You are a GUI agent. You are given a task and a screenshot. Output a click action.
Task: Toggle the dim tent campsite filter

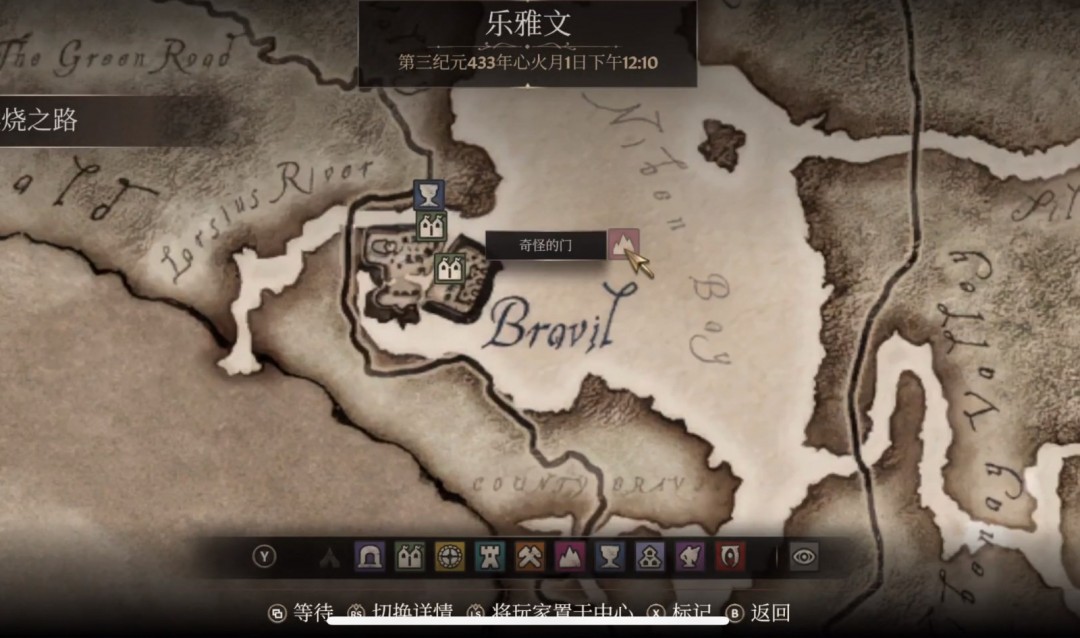[330, 557]
